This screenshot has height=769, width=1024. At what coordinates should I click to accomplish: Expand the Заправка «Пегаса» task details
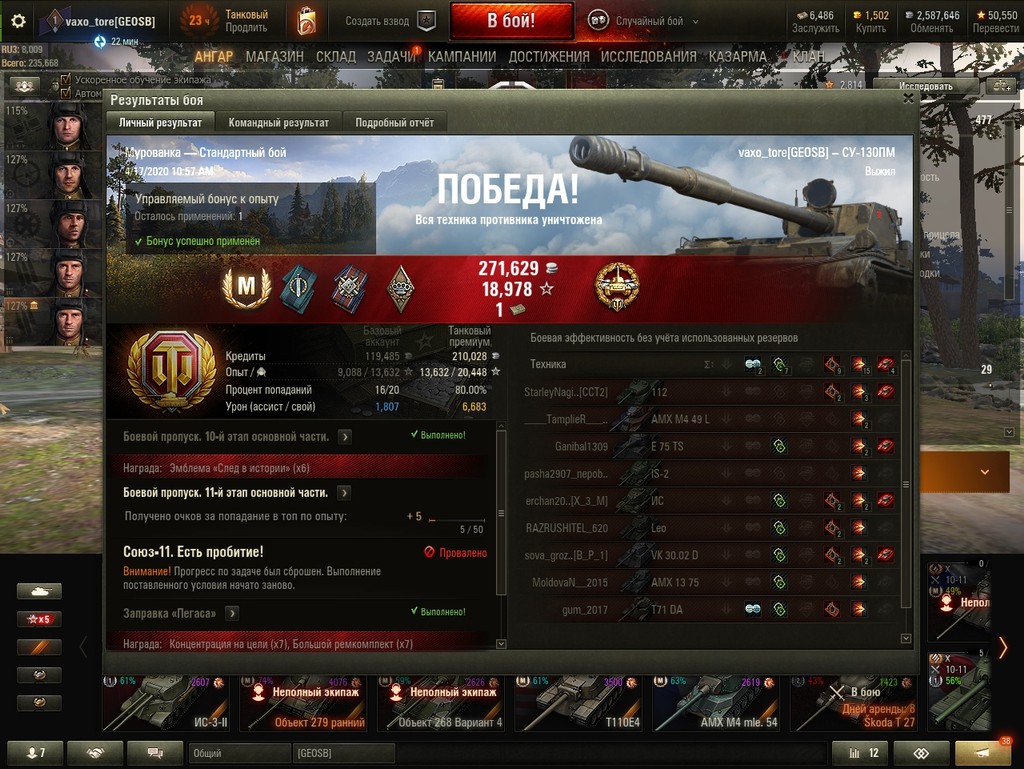point(232,613)
